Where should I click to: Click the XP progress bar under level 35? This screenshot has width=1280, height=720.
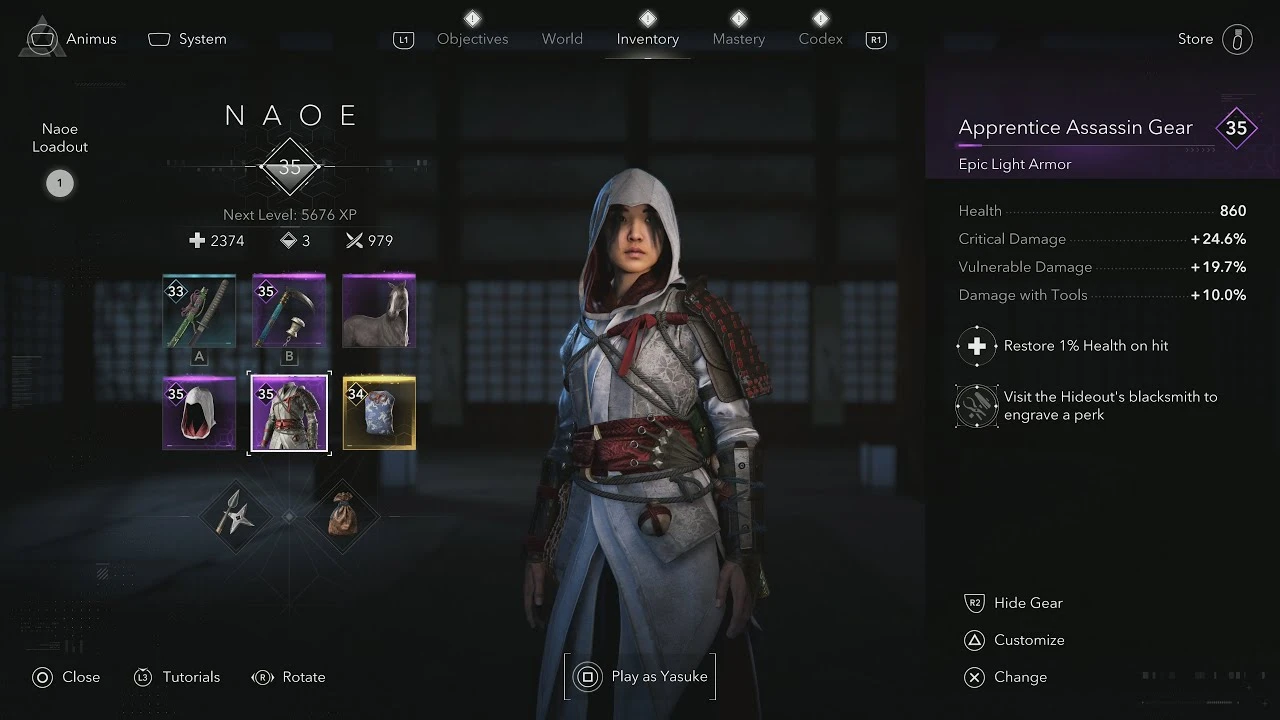[289, 166]
